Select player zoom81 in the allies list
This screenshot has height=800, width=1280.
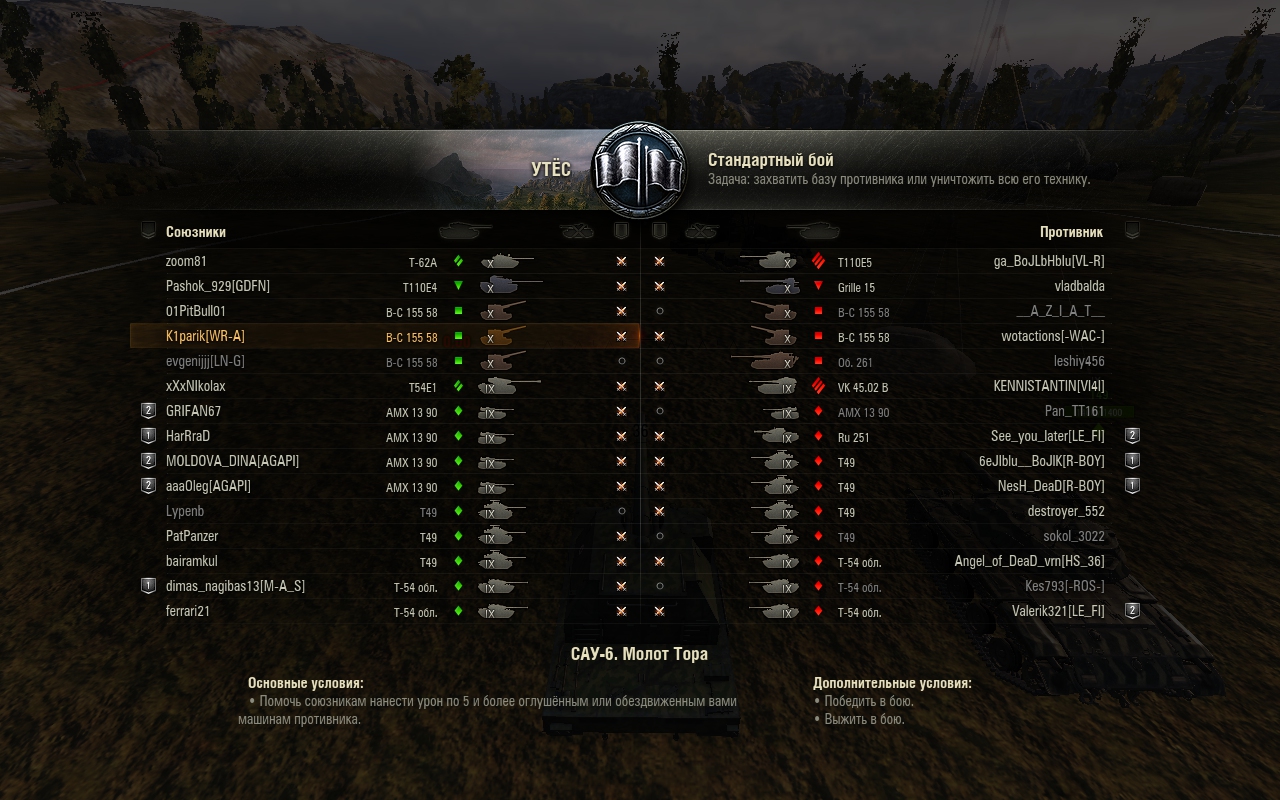pos(187,261)
